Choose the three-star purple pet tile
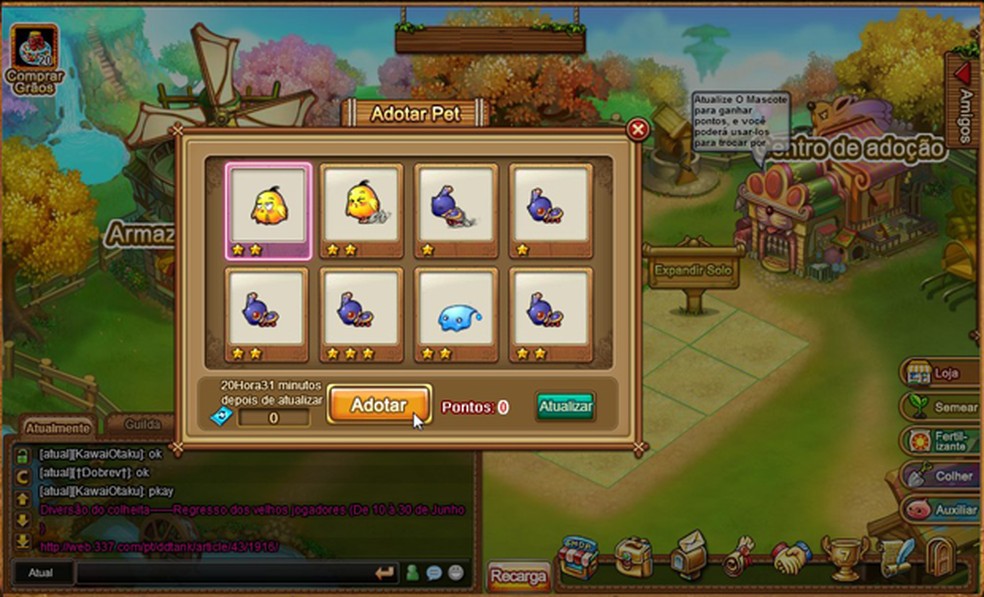Viewport: 984px width, 597px height. point(361,314)
